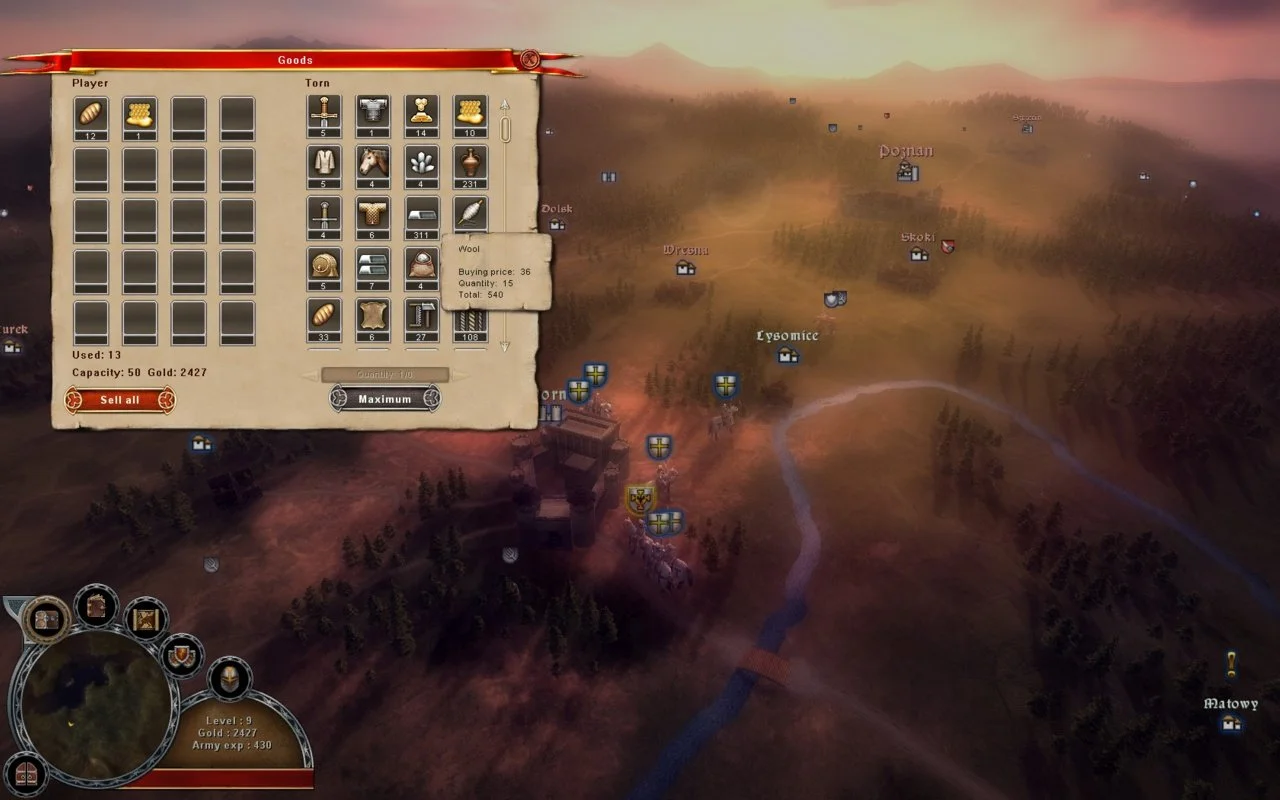Select the beer barrel goods icon
Image resolution: width=1280 pixels, height=800 pixels.
(x=322, y=266)
